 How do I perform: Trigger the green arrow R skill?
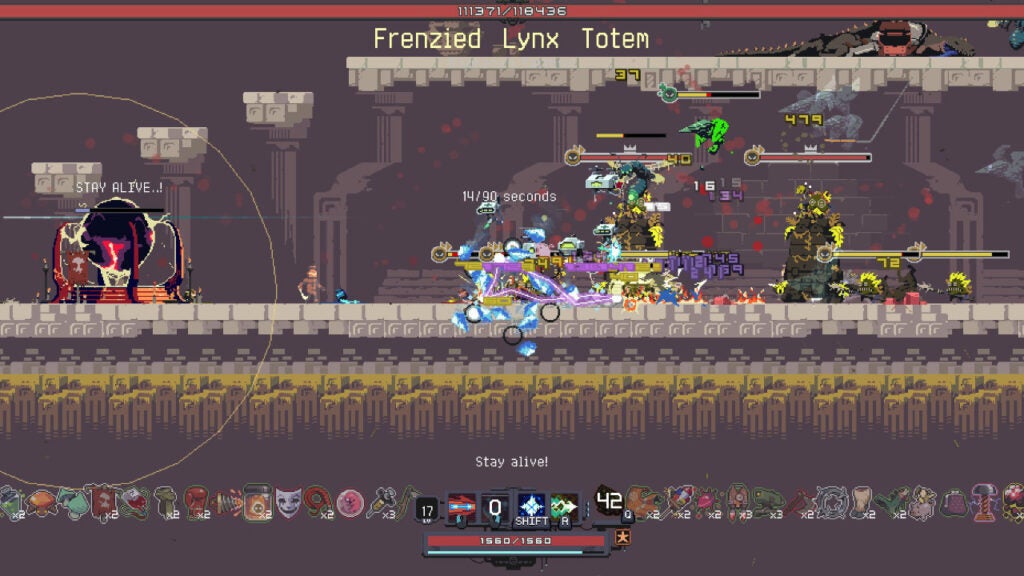(564, 506)
